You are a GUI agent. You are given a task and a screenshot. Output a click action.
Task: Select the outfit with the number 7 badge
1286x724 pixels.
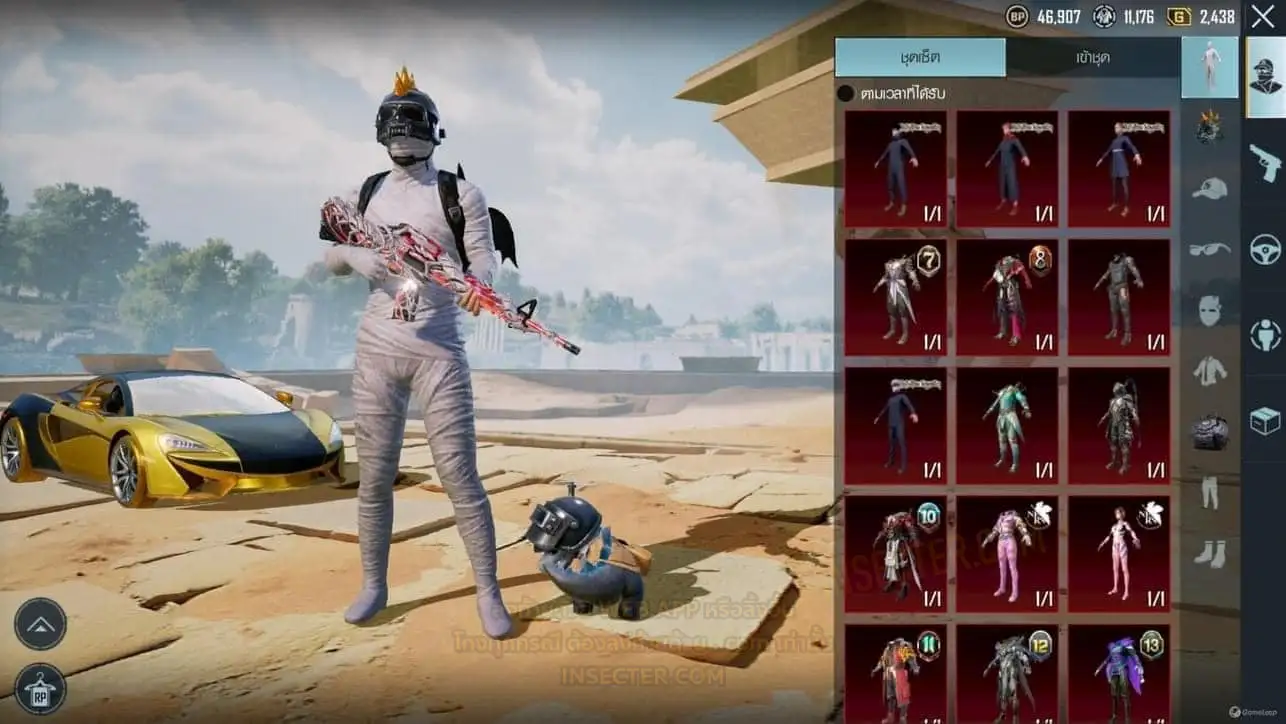pyautogui.click(x=895, y=296)
